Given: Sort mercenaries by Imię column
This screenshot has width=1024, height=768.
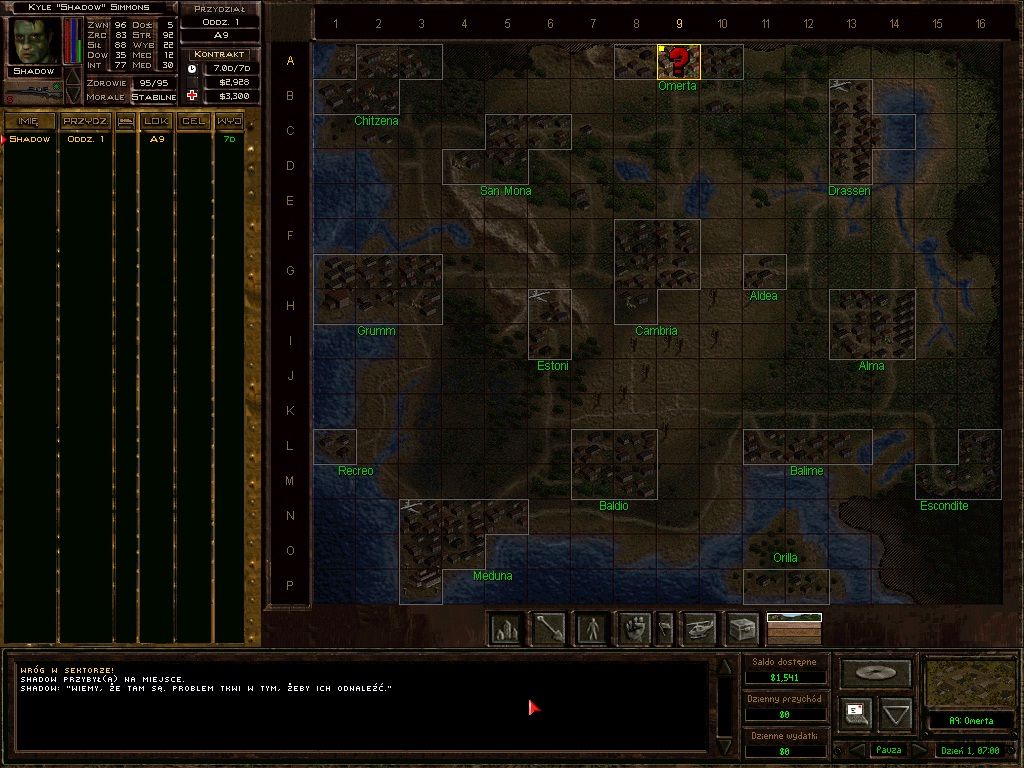Looking at the screenshot, I should pyautogui.click(x=28, y=121).
